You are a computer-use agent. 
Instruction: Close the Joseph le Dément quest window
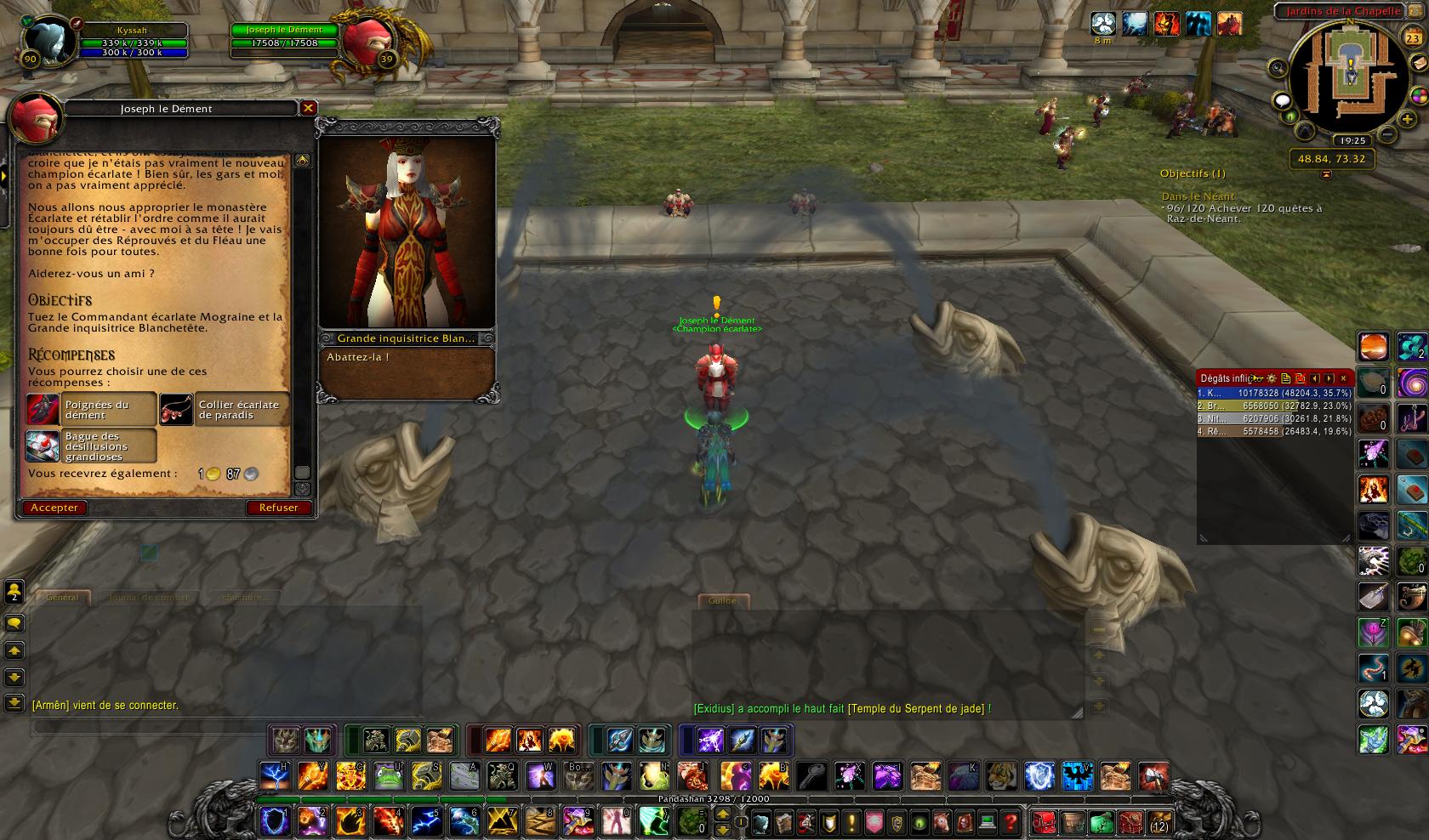(309, 108)
